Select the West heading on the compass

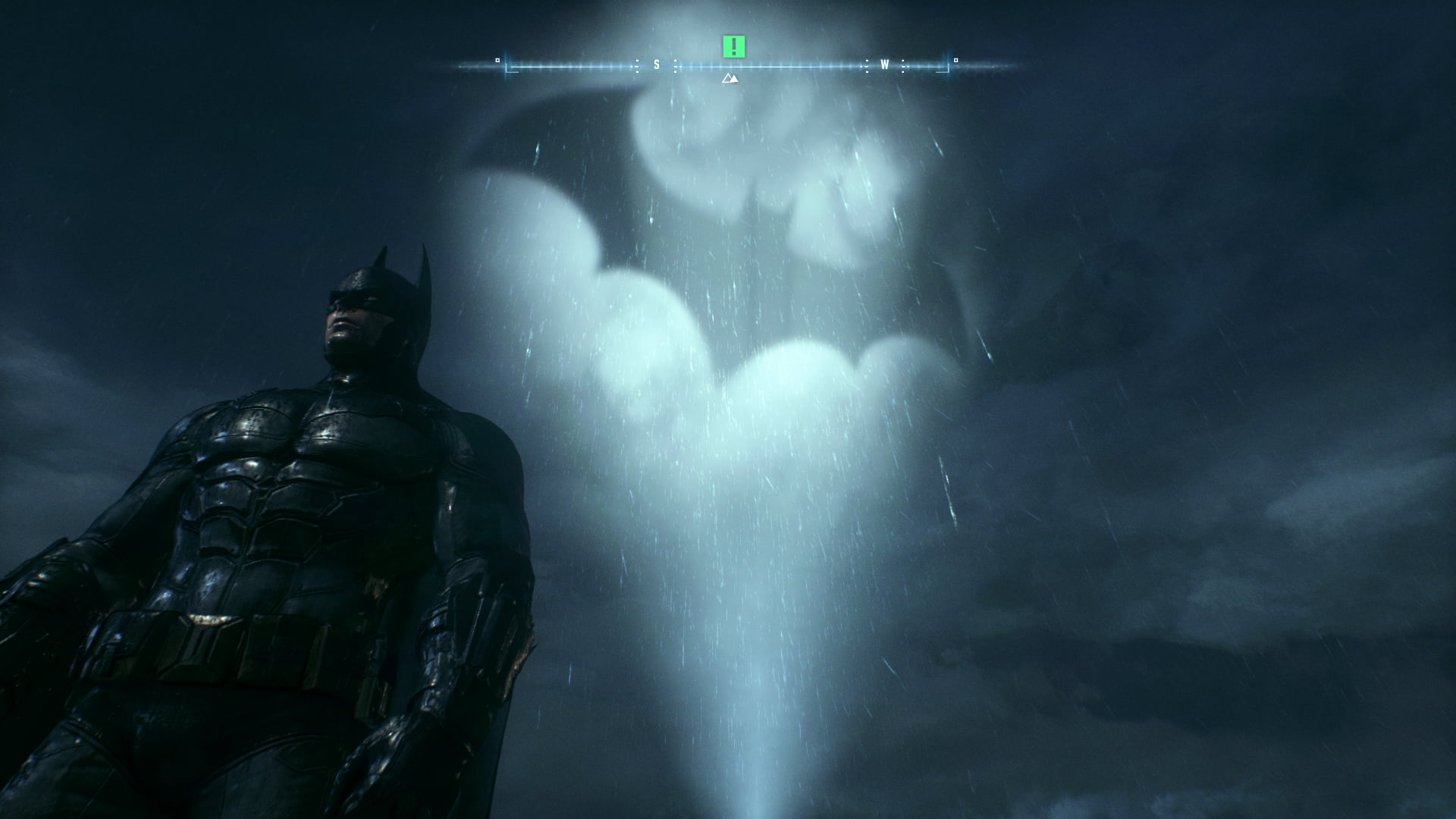[884, 65]
